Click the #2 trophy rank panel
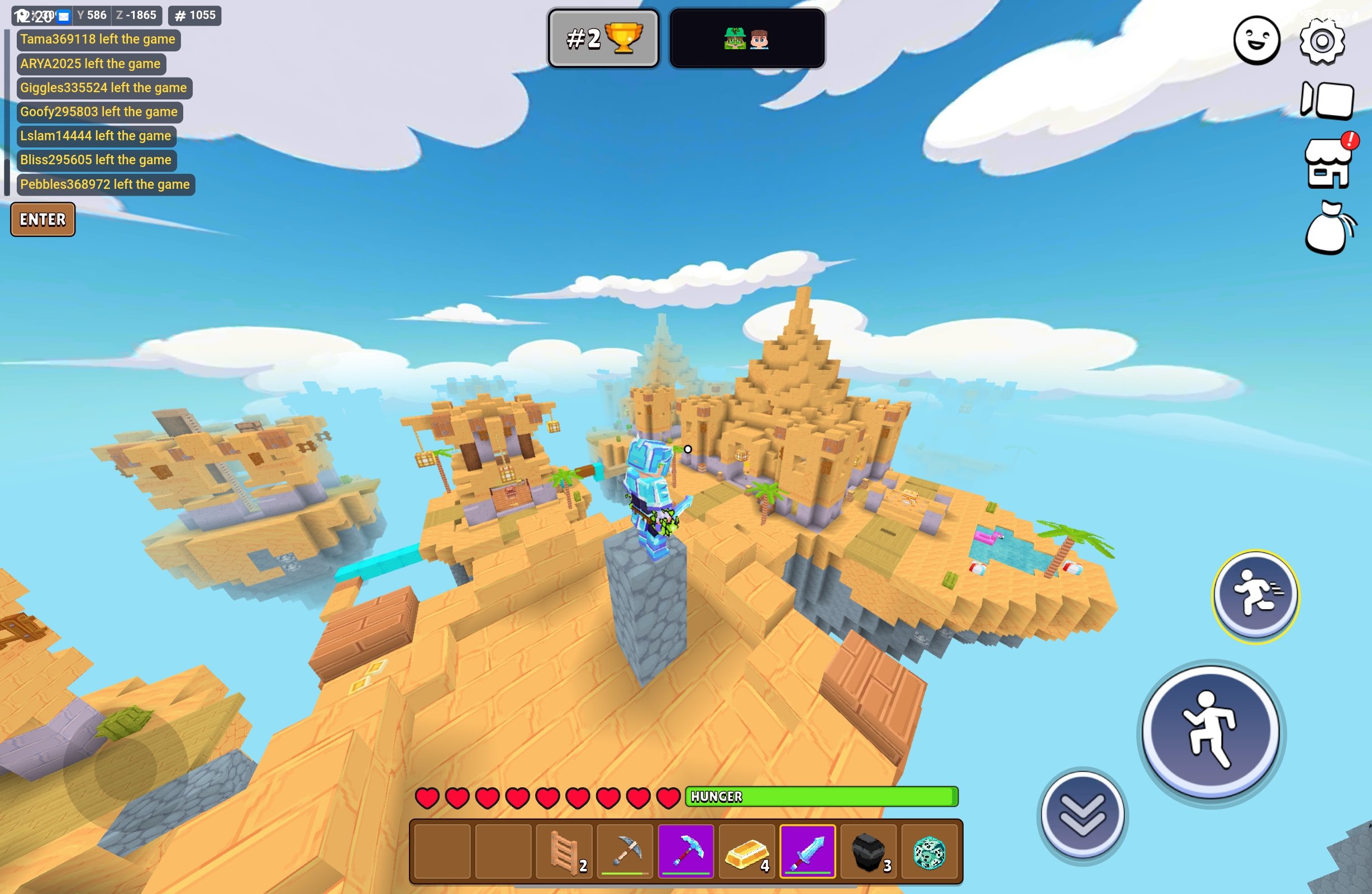The width and height of the screenshot is (1372, 894). [x=603, y=39]
